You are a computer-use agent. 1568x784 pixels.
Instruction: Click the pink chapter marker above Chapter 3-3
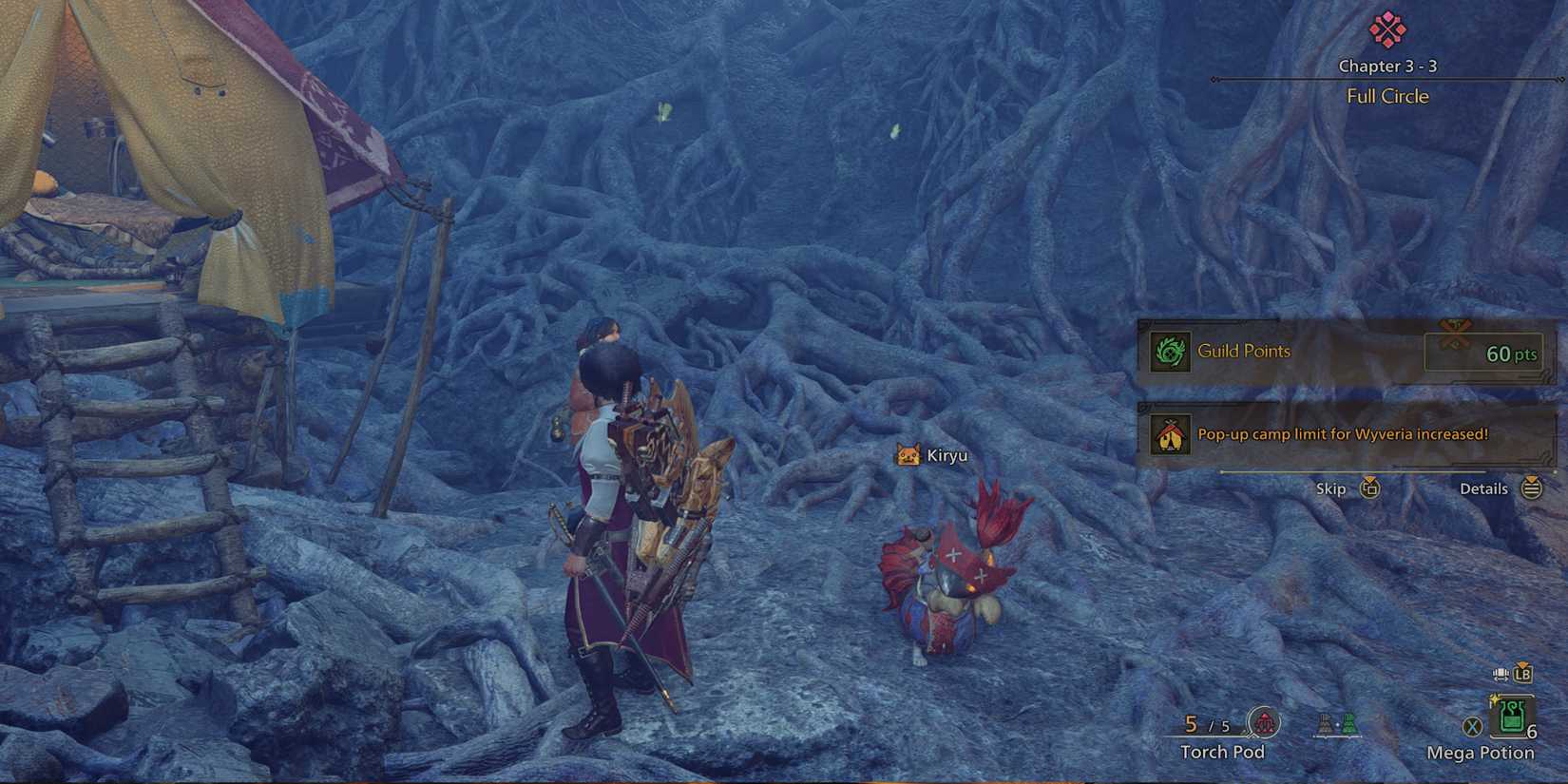(x=1386, y=29)
